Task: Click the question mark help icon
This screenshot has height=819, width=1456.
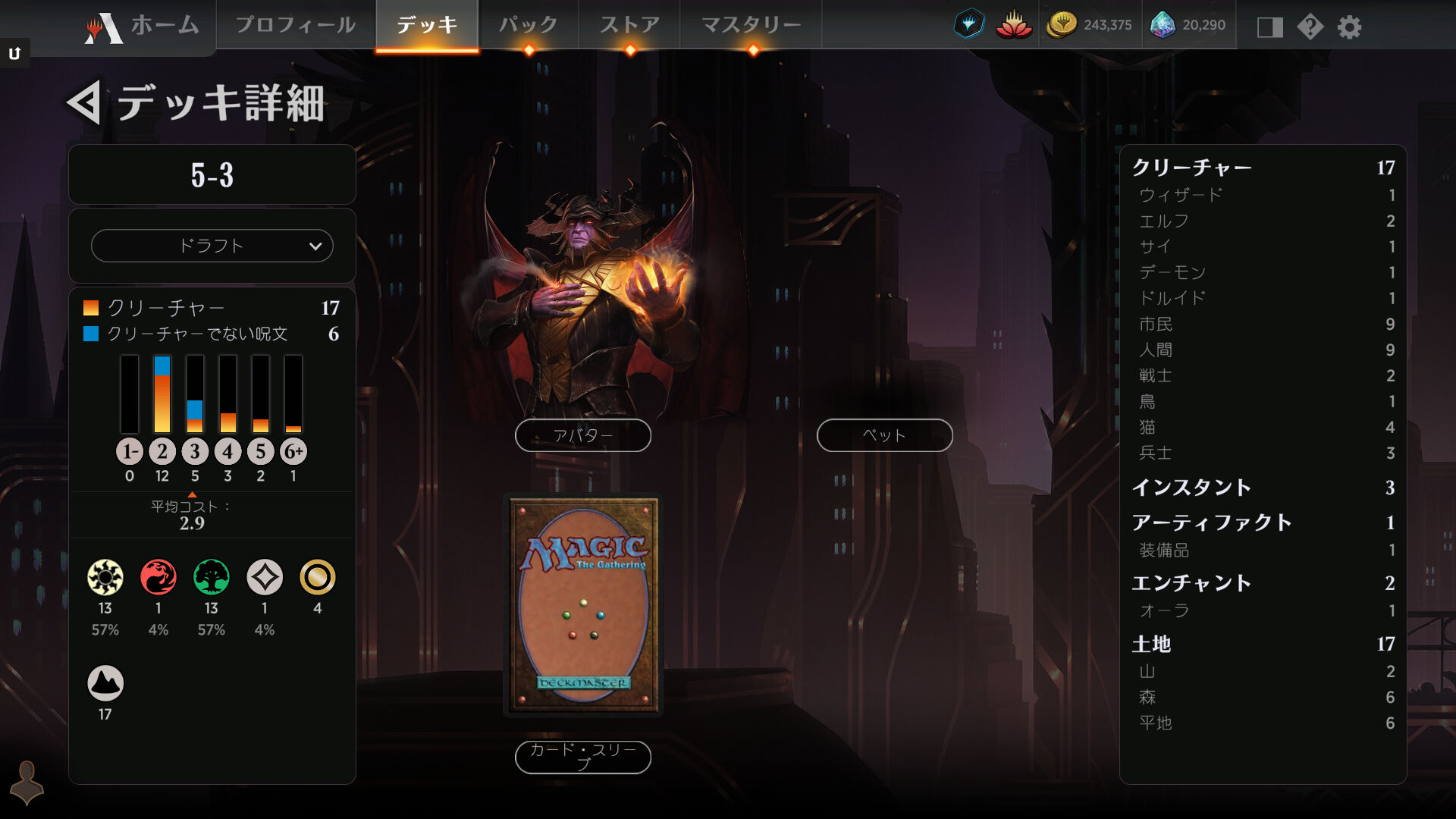Action: click(x=1310, y=27)
